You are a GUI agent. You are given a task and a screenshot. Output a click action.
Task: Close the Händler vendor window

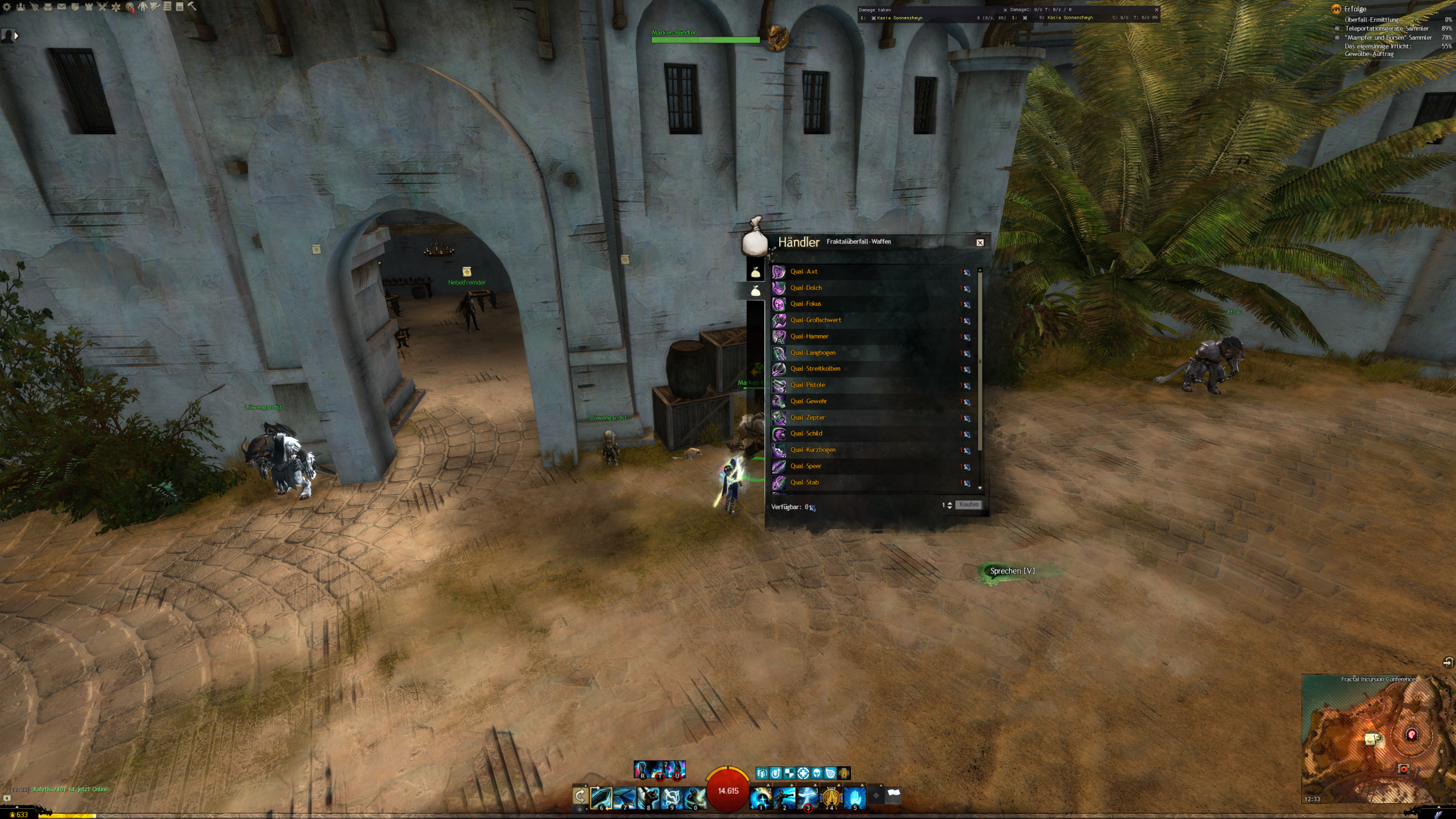(x=980, y=243)
